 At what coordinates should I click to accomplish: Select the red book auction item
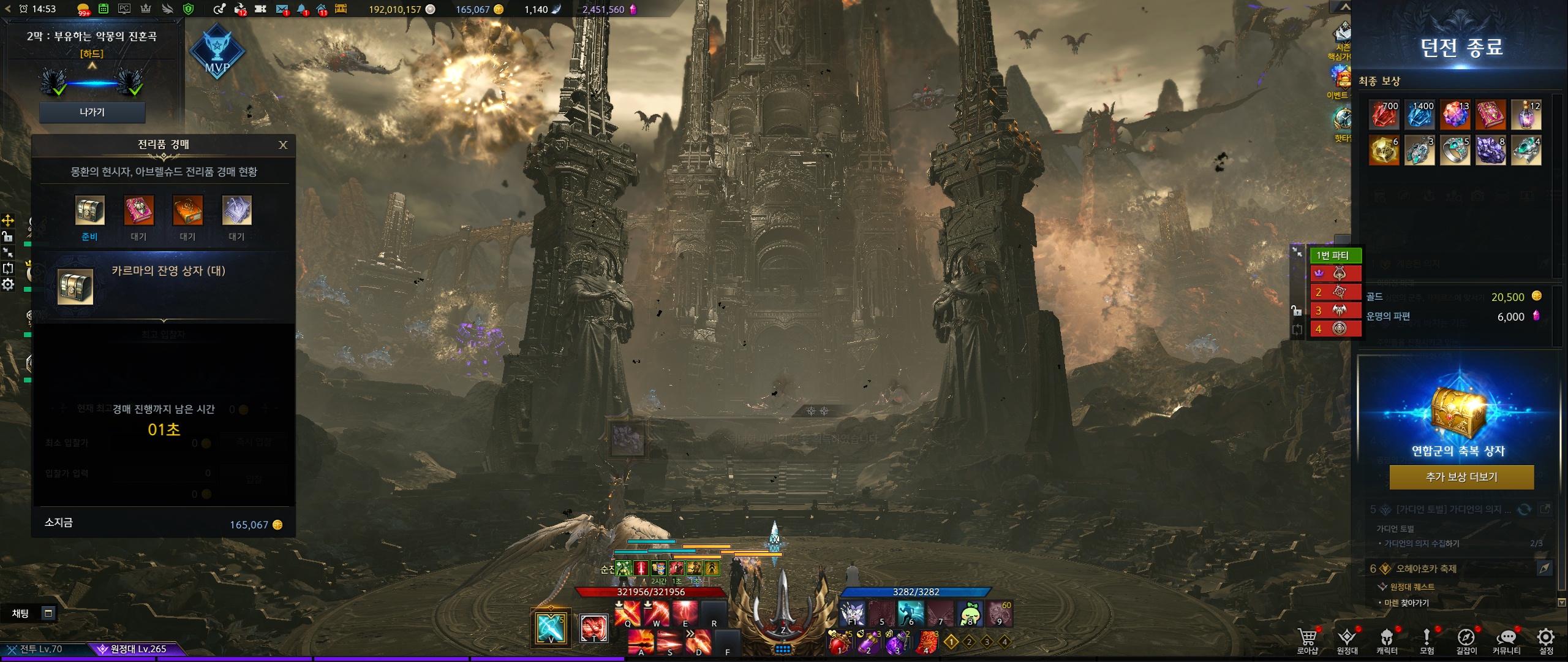coord(139,211)
